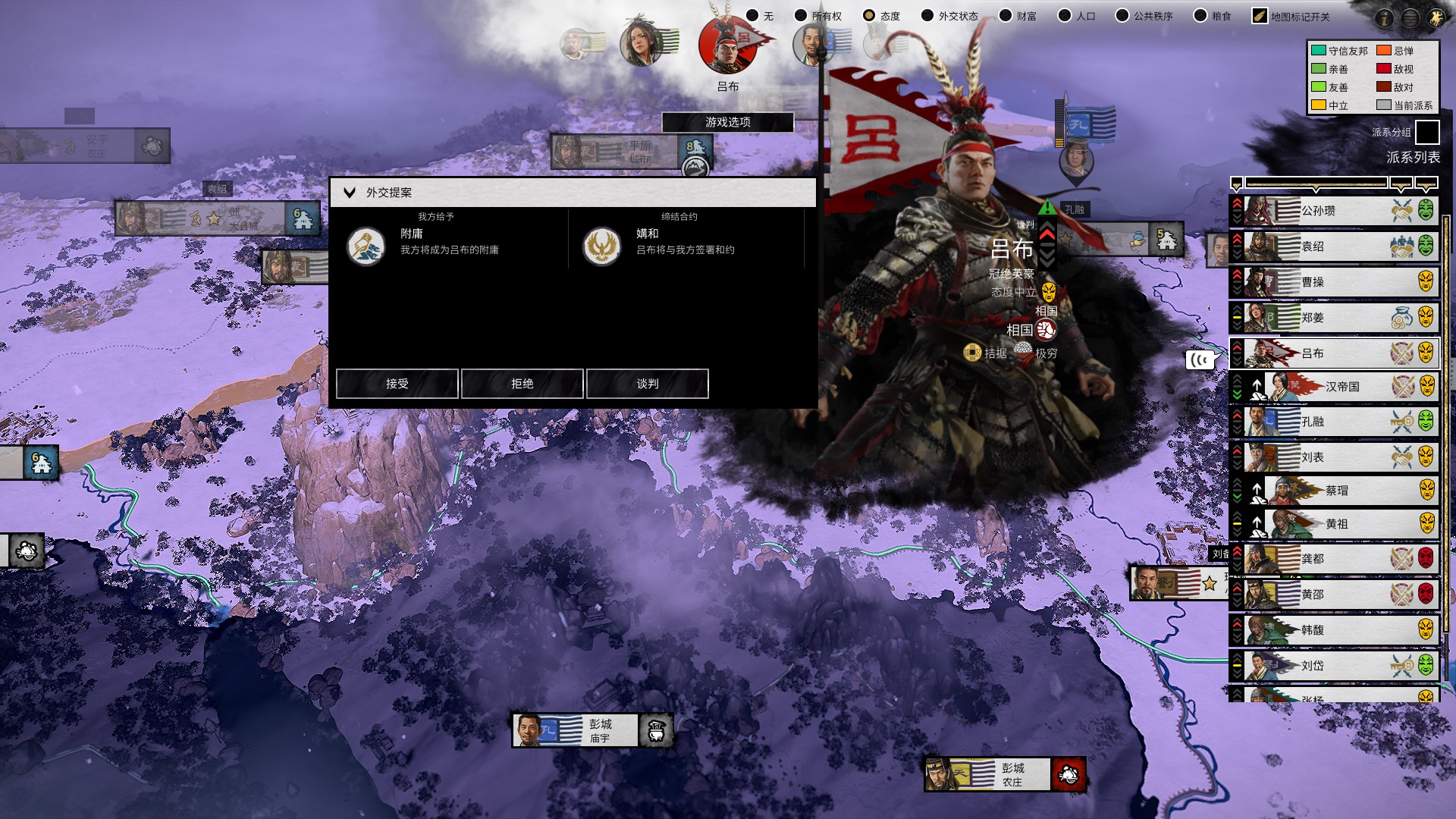Collapse the 外交提案 panel header arrow
Viewport: 1456px width, 819px height.
(350, 193)
